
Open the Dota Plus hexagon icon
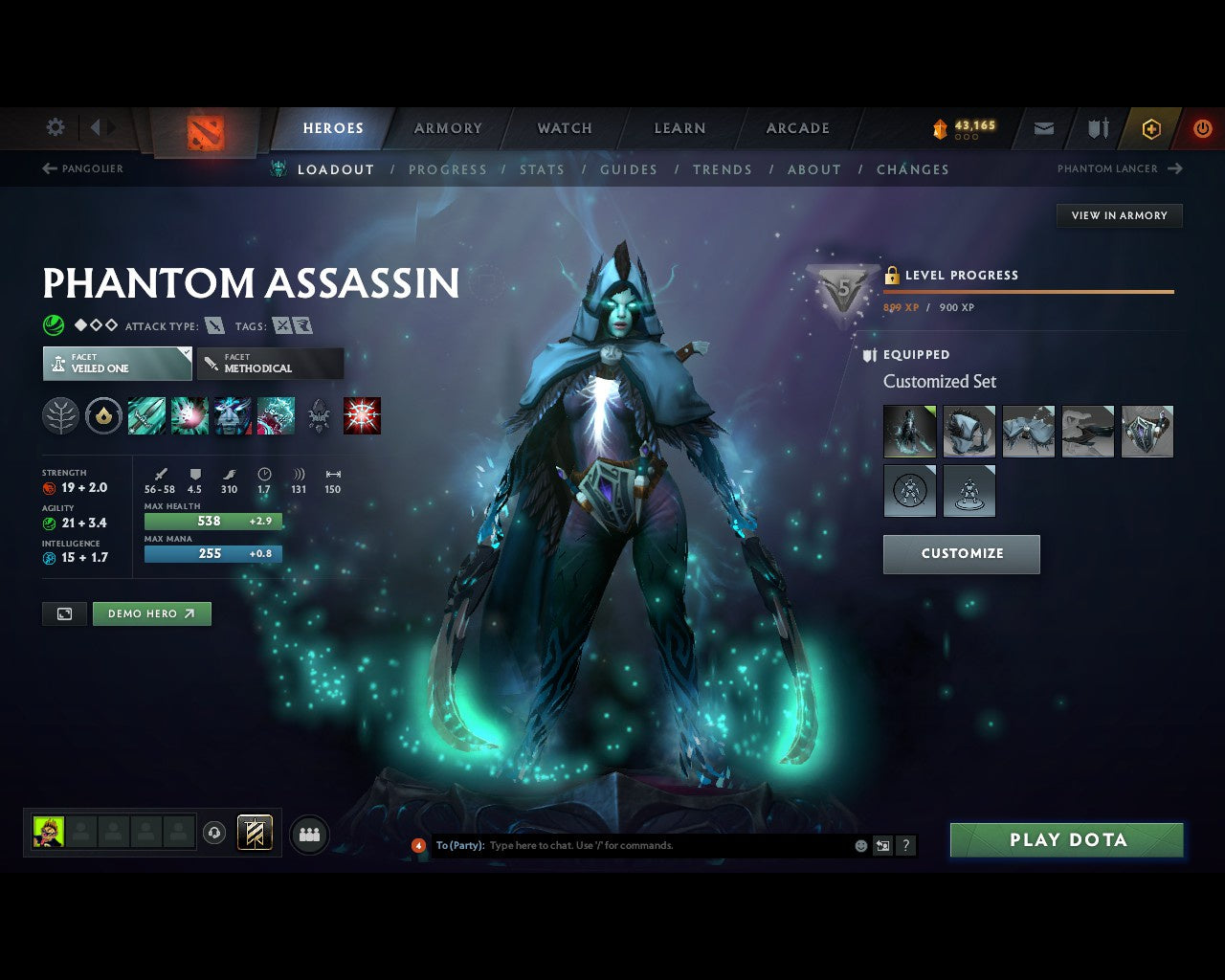1151,128
